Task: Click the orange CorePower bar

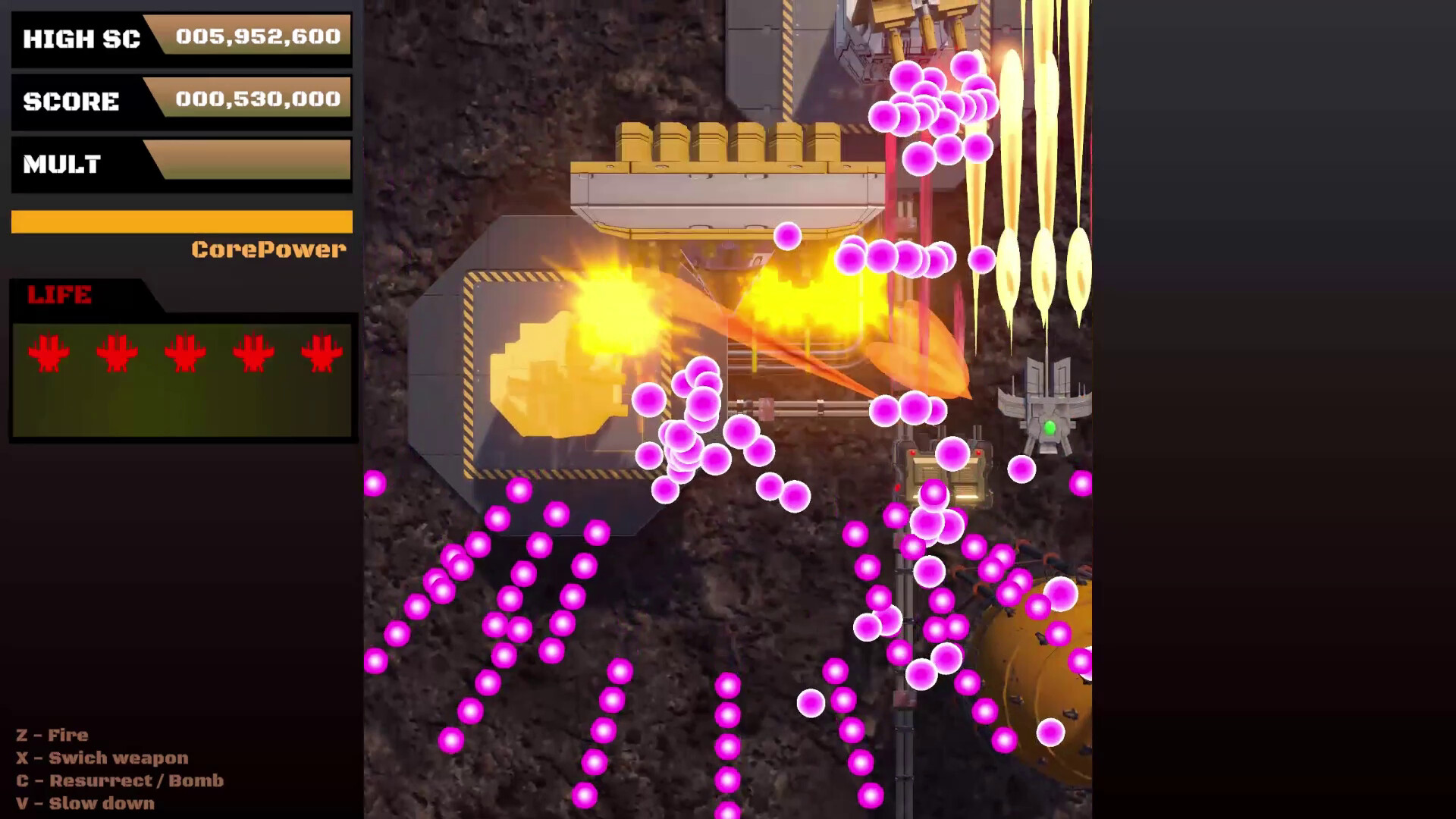Action: [x=180, y=221]
